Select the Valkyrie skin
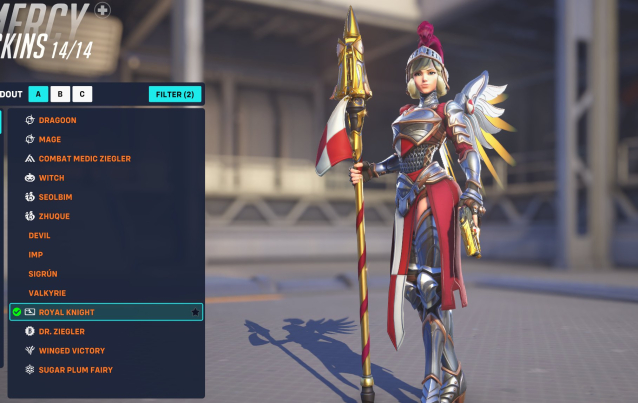The image size is (638, 403). [47, 292]
